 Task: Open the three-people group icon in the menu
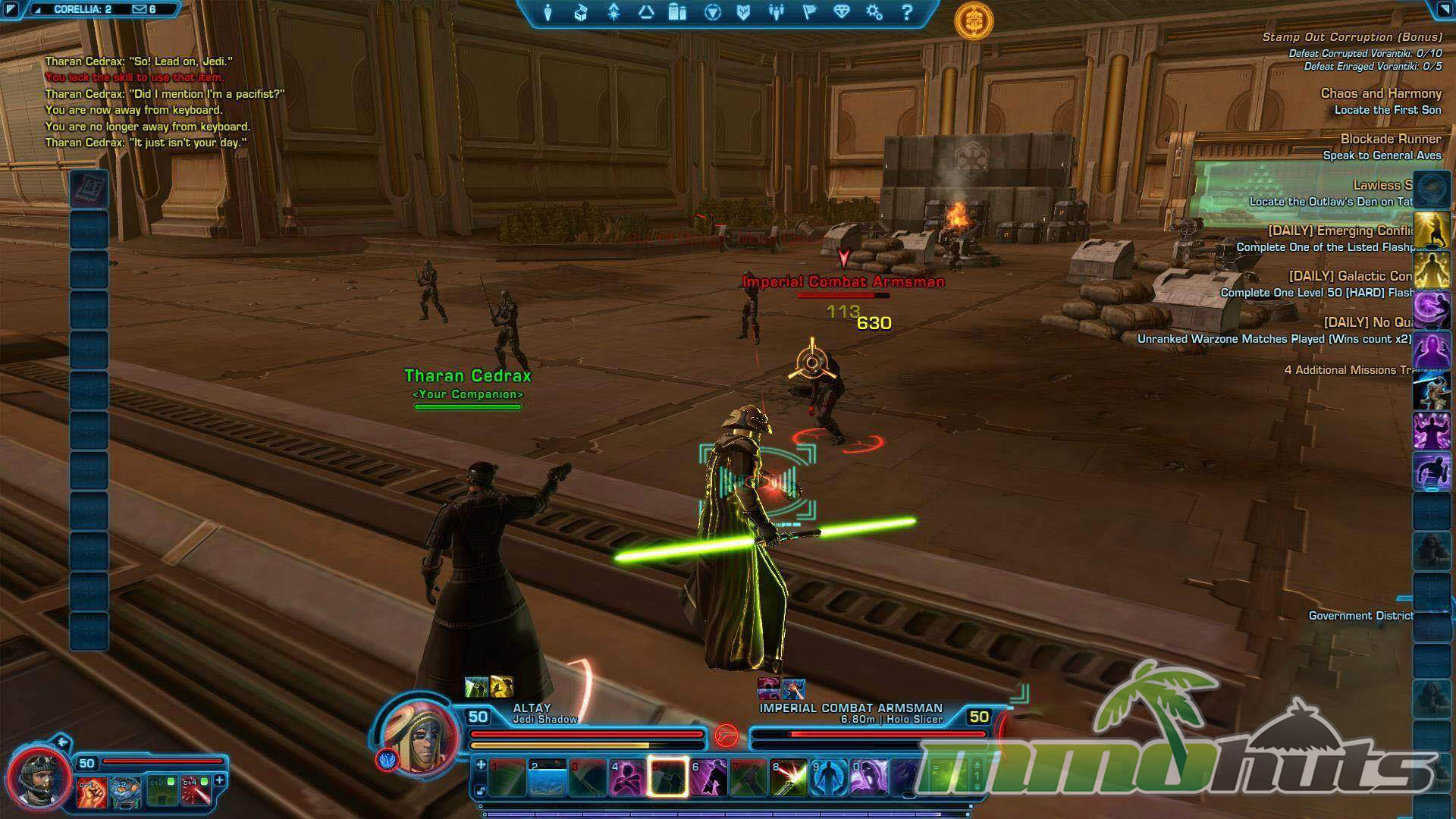click(x=776, y=13)
